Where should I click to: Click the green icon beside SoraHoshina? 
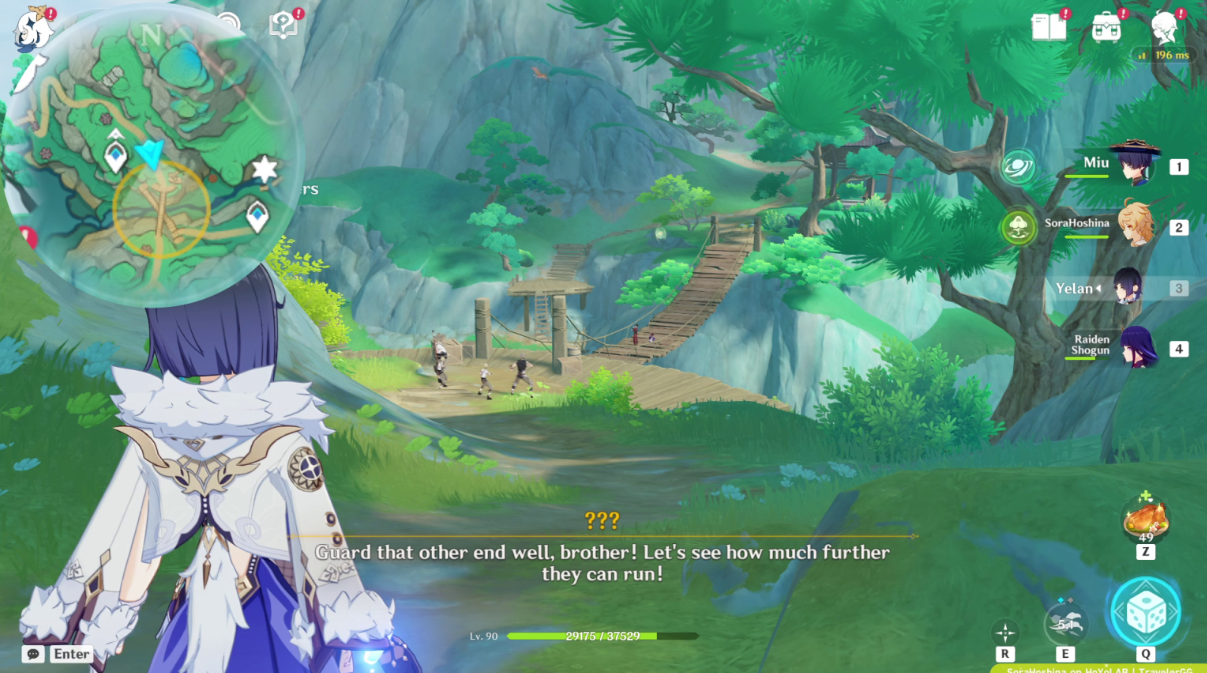click(1018, 227)
